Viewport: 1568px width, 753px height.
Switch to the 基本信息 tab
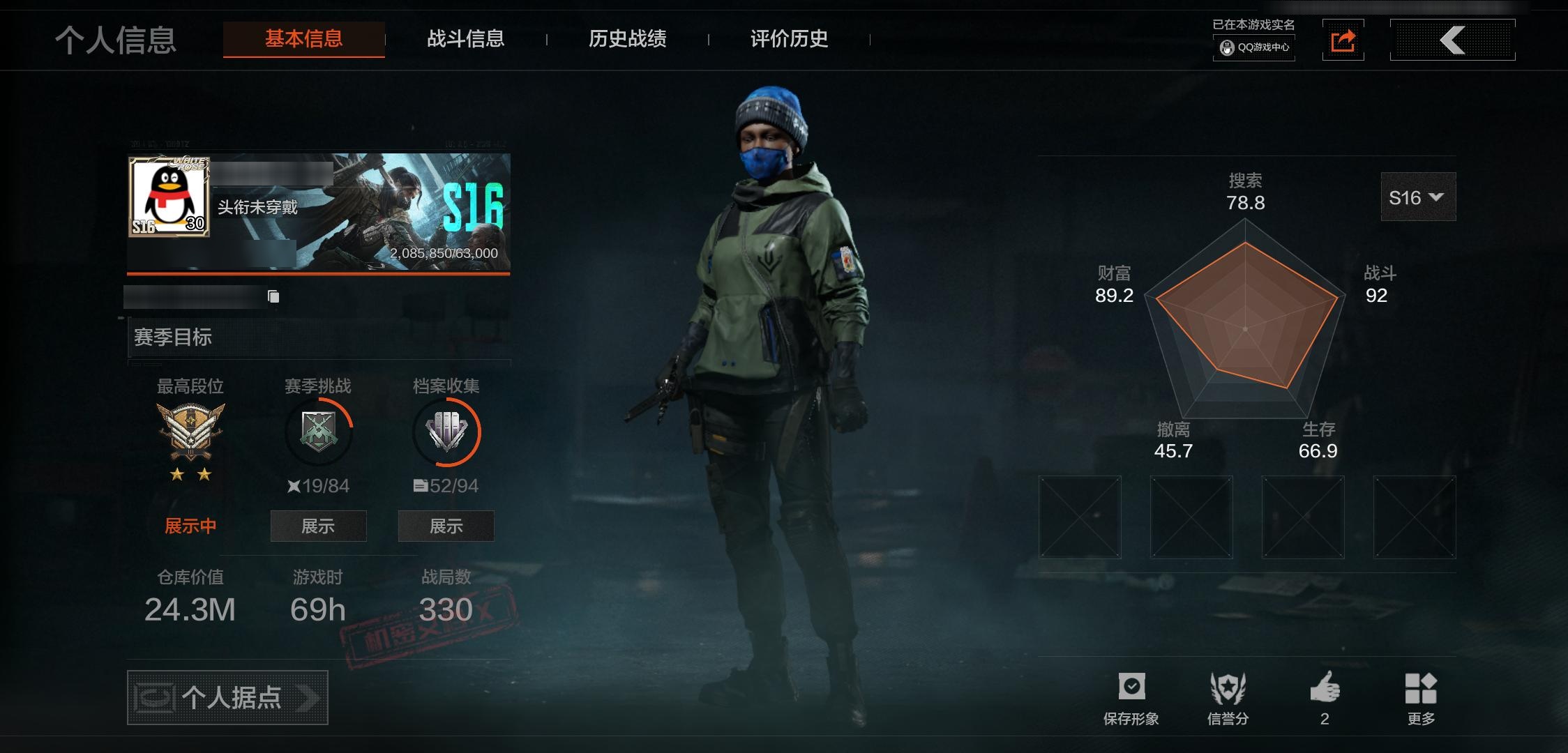click(303, 39)
